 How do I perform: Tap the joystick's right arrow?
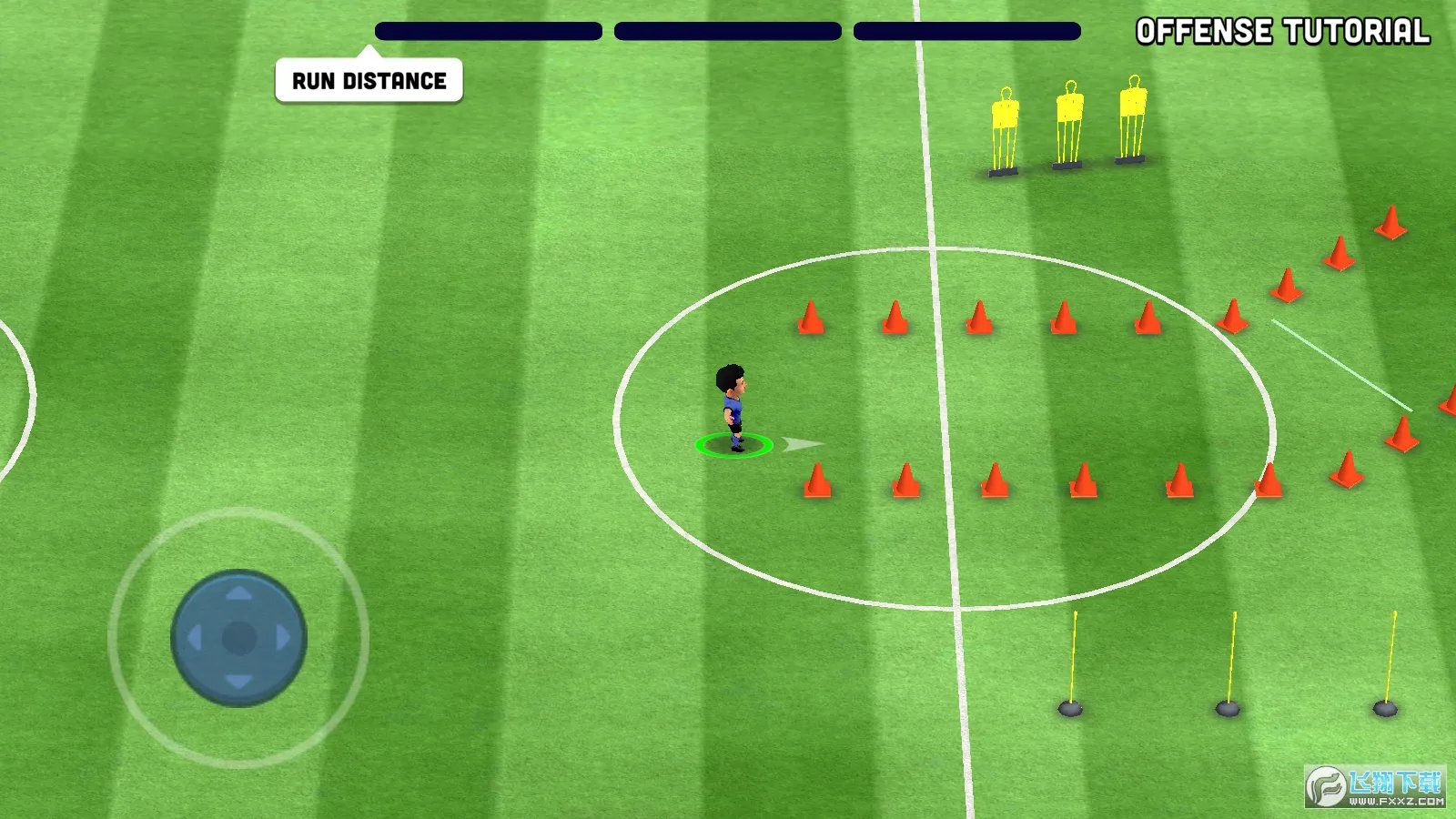283,638
